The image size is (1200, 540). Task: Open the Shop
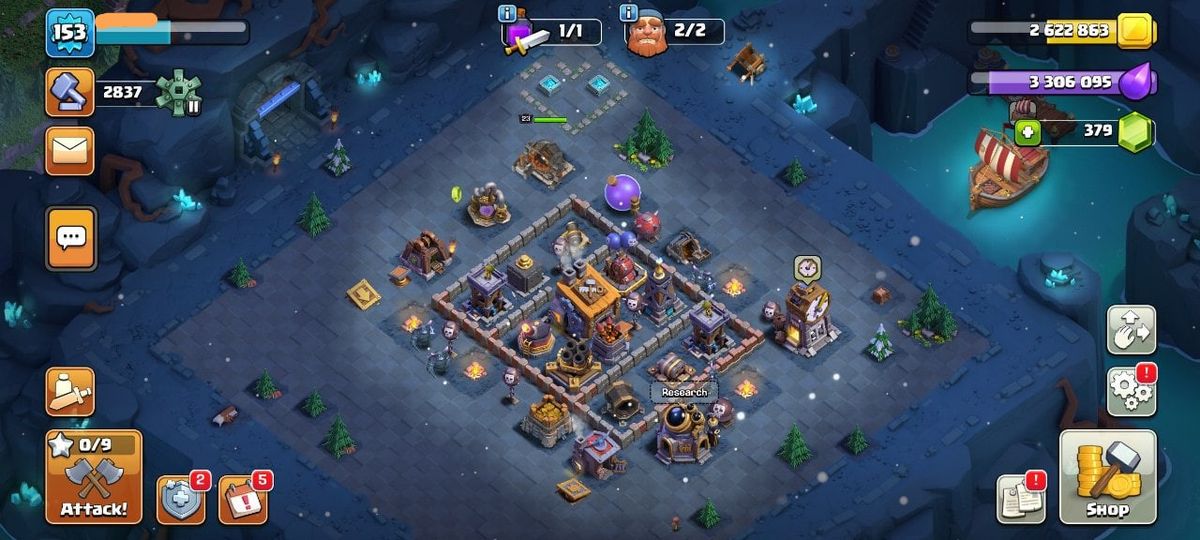click(x=1107, y=477)
